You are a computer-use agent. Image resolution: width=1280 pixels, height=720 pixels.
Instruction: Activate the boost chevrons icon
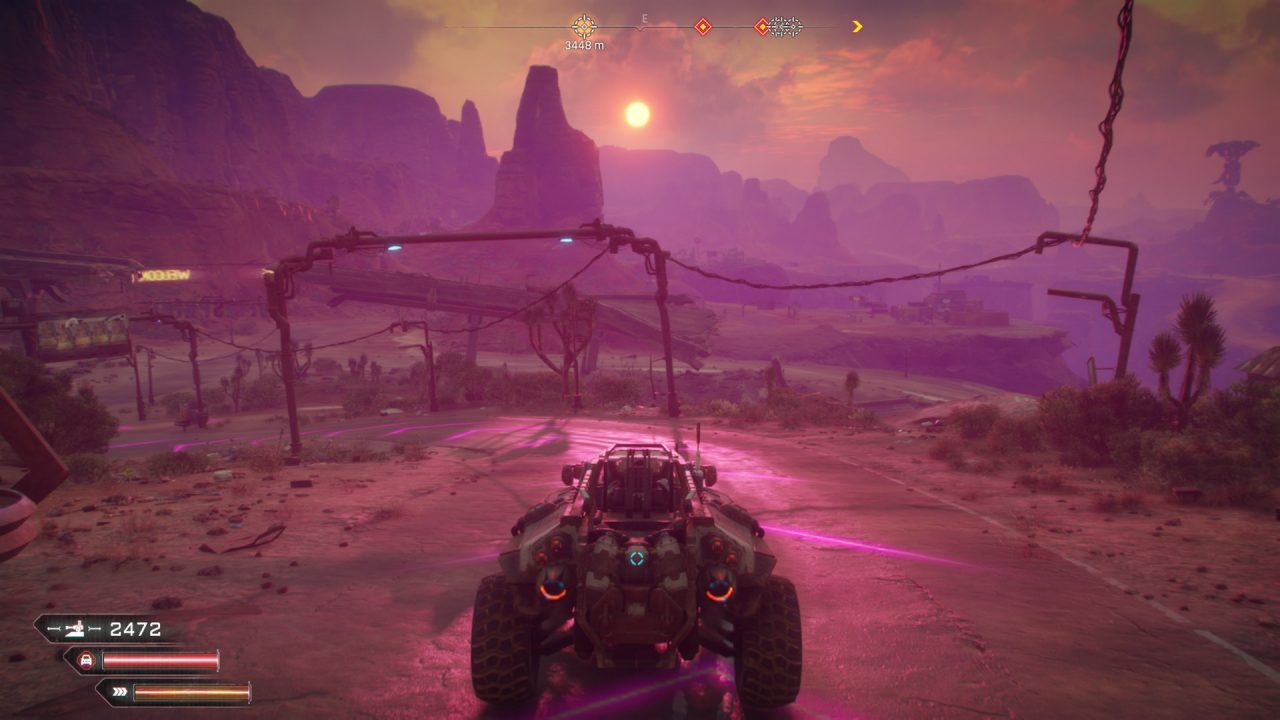coord(118,691)
